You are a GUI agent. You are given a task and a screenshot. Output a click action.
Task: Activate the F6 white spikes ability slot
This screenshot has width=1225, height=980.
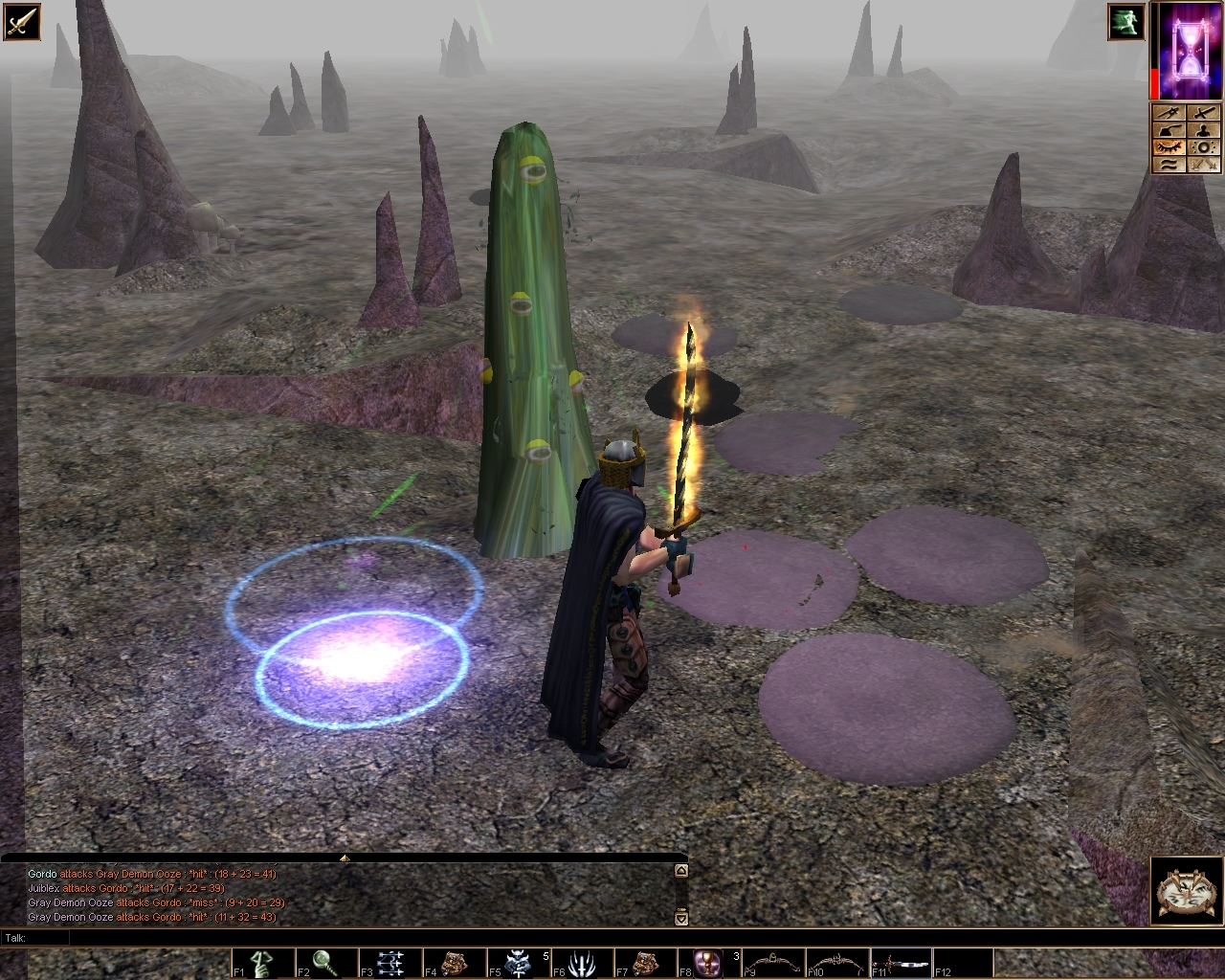click(x=582, y=962)
